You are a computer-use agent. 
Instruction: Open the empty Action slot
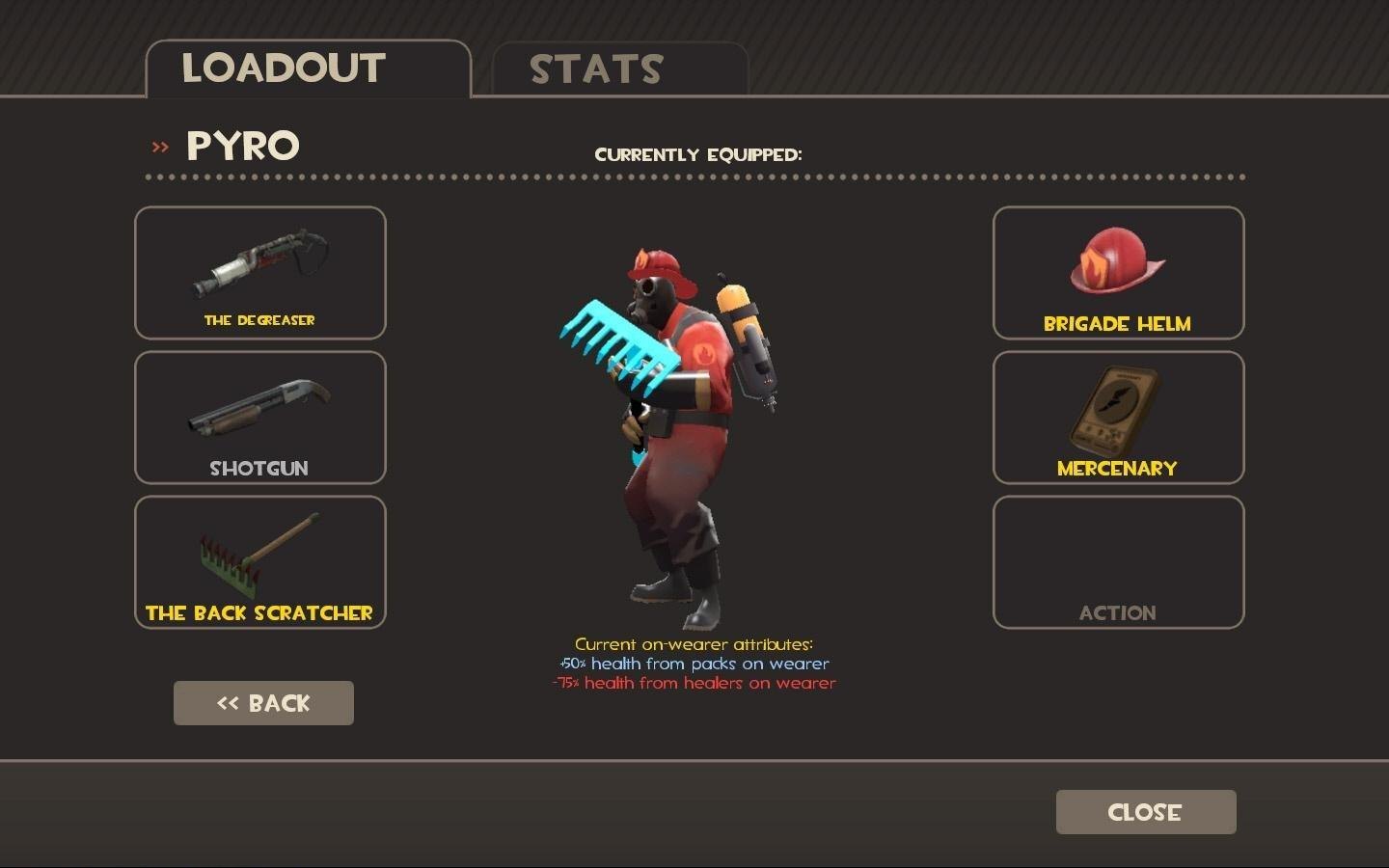tap(1118, 562)
